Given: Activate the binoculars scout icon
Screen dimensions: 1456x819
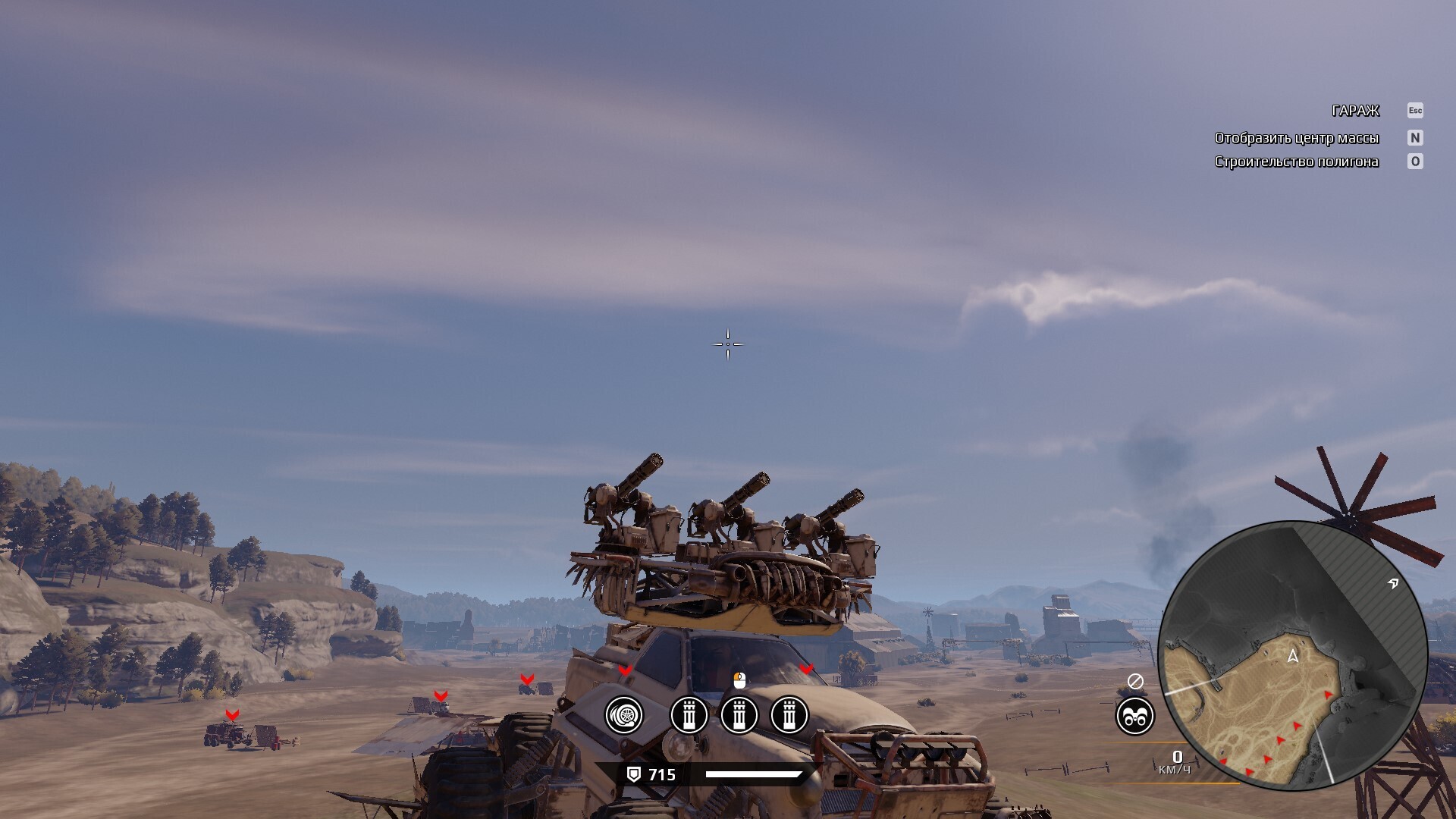Looking at the screenshot, I should (x=1134, y=716).
